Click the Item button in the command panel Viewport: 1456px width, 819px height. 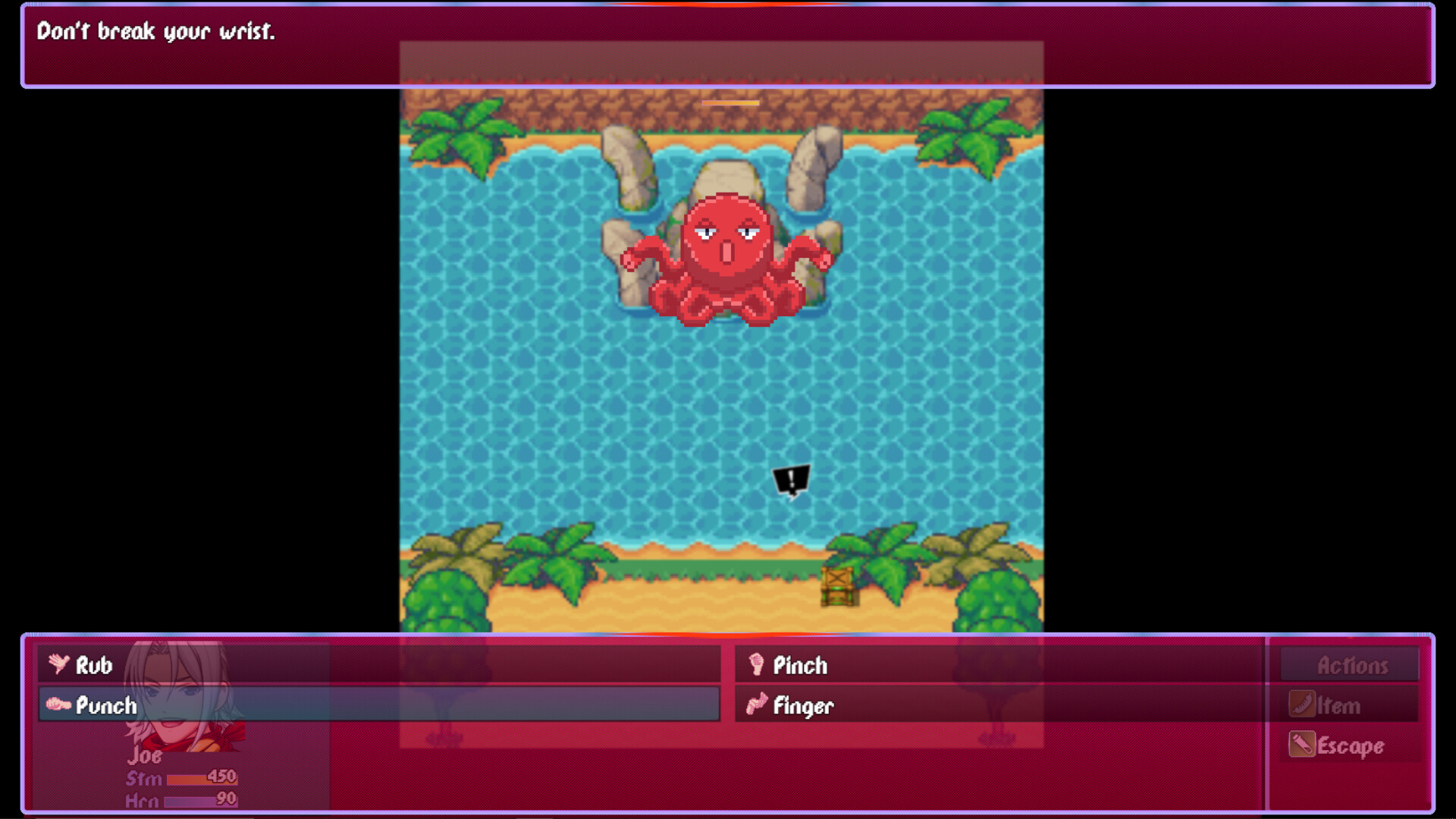pos(1341,704)
